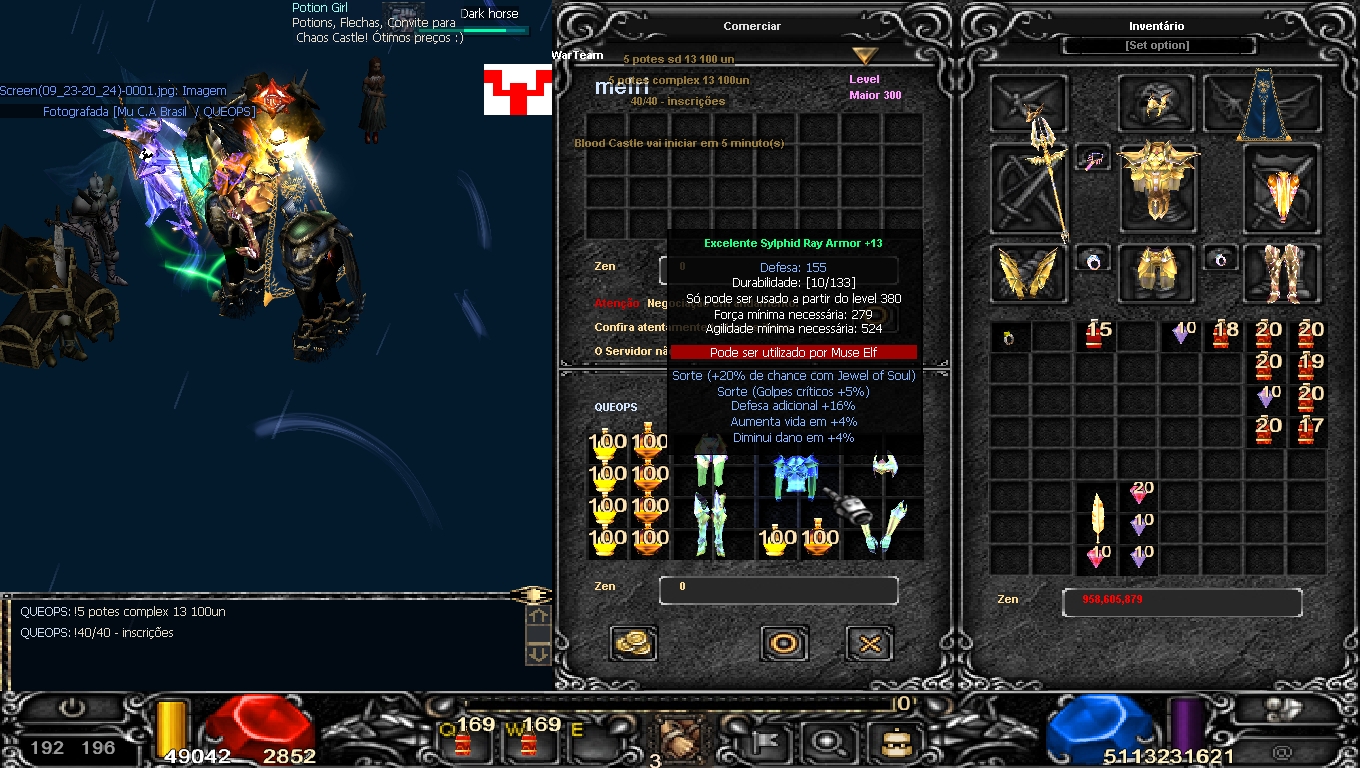This screenshot has width=1360, height=768.
Task: Select the red potion stack of 15
Action: pos(1097,336)
